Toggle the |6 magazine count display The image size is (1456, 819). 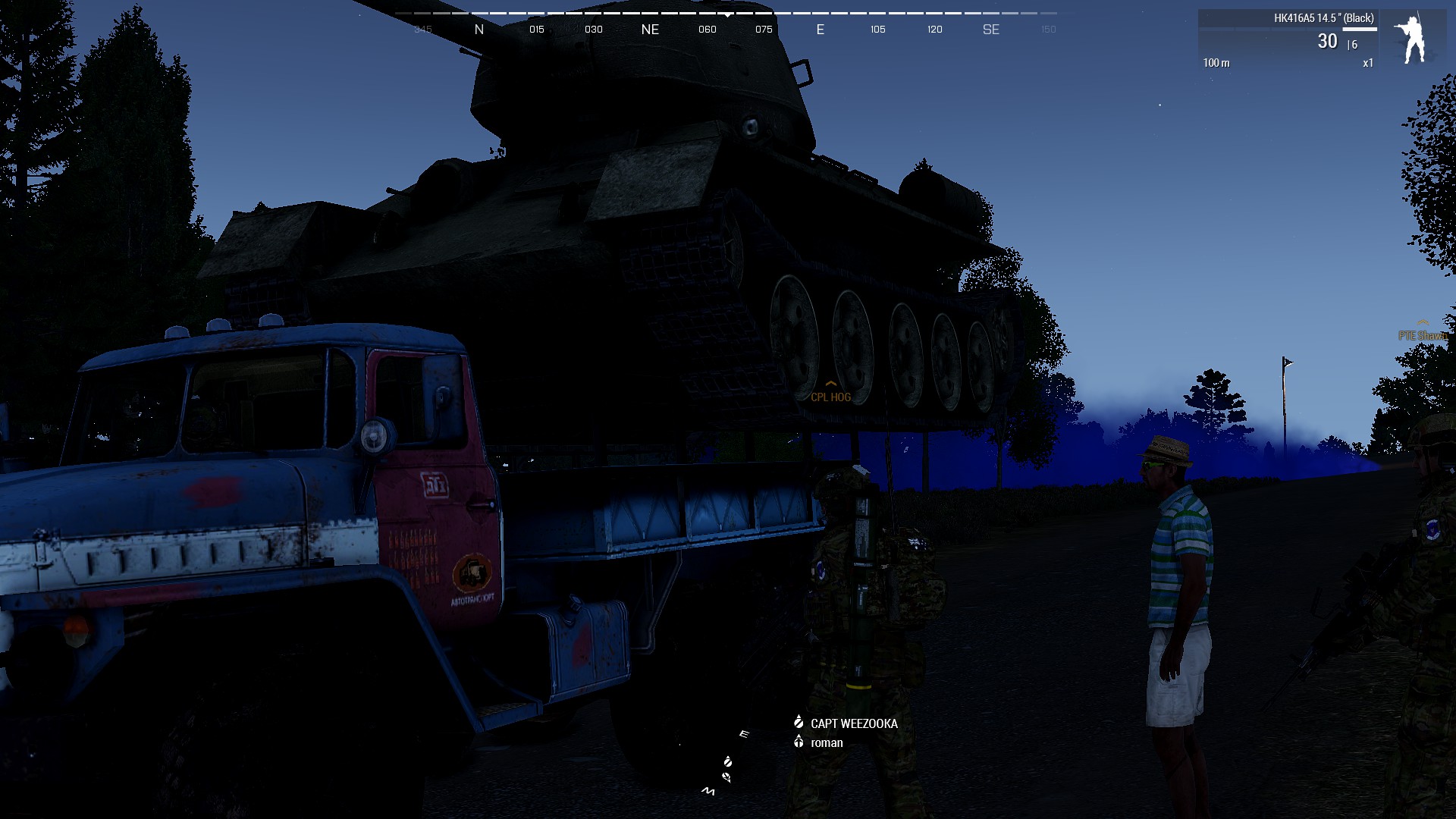tap(1352, 45)
